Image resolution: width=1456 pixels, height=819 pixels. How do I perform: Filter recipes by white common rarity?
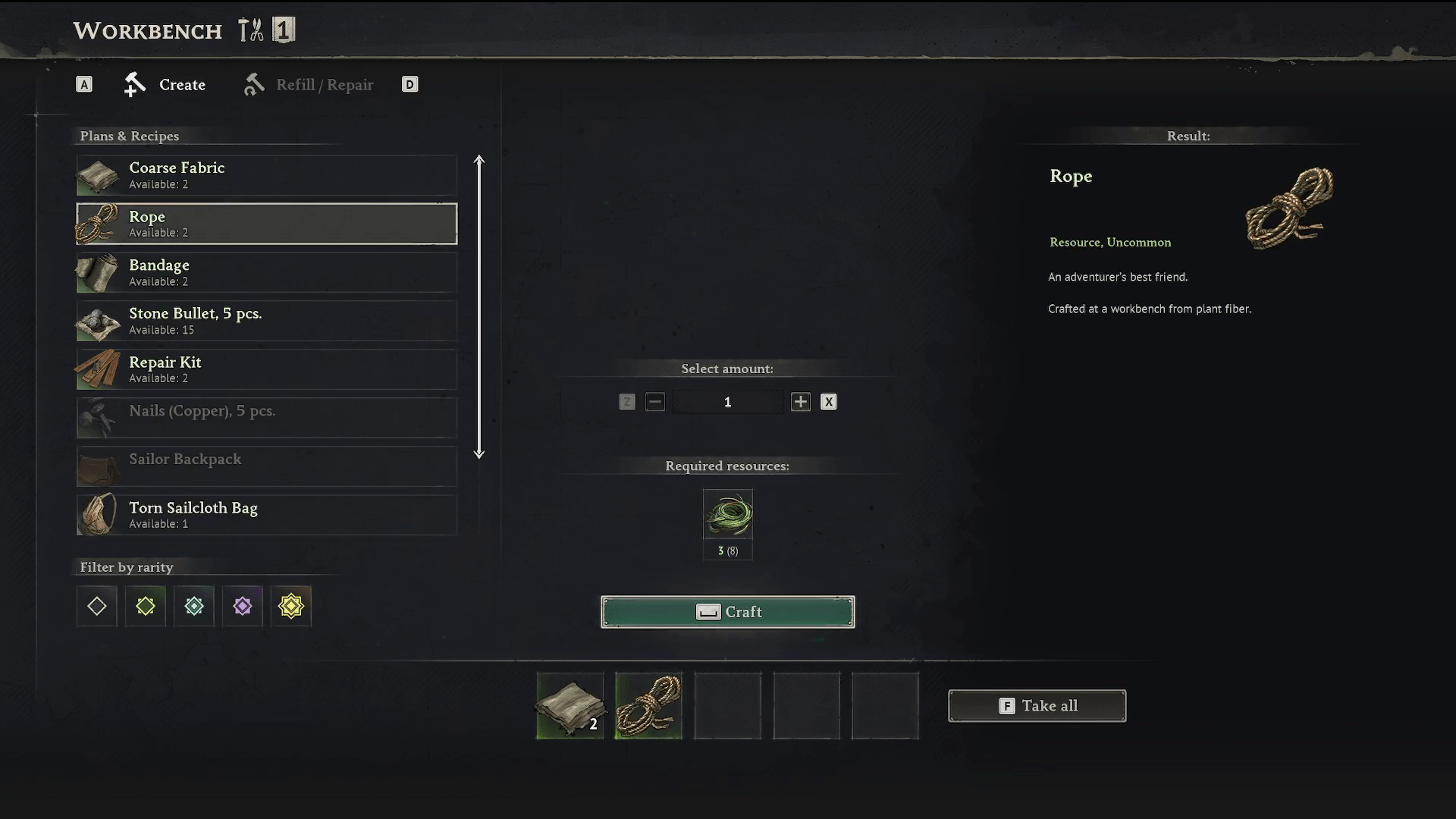tap(97, 606)
